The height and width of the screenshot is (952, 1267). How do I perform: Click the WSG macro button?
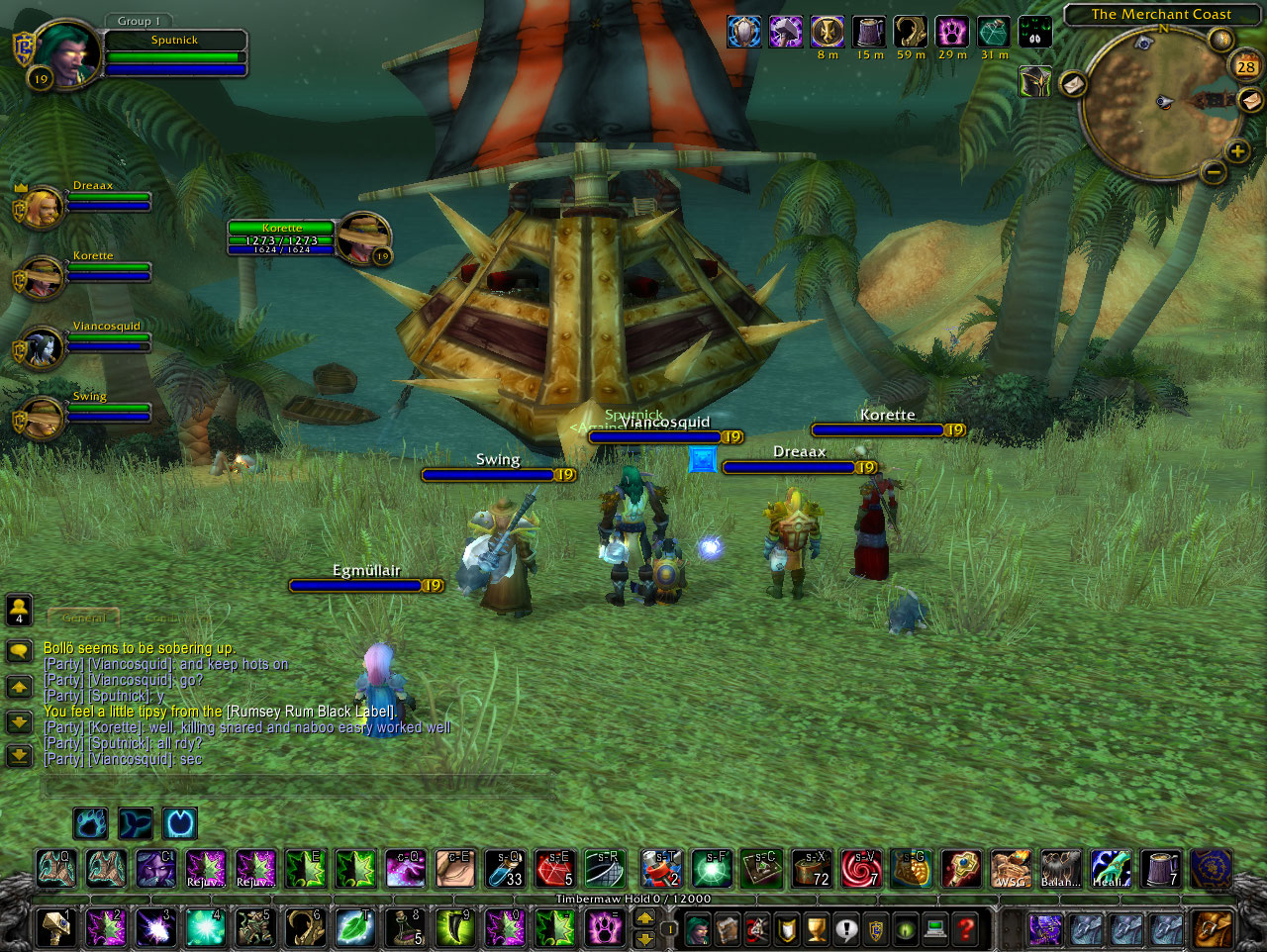pyautogui.click(x=1011, y=869)
